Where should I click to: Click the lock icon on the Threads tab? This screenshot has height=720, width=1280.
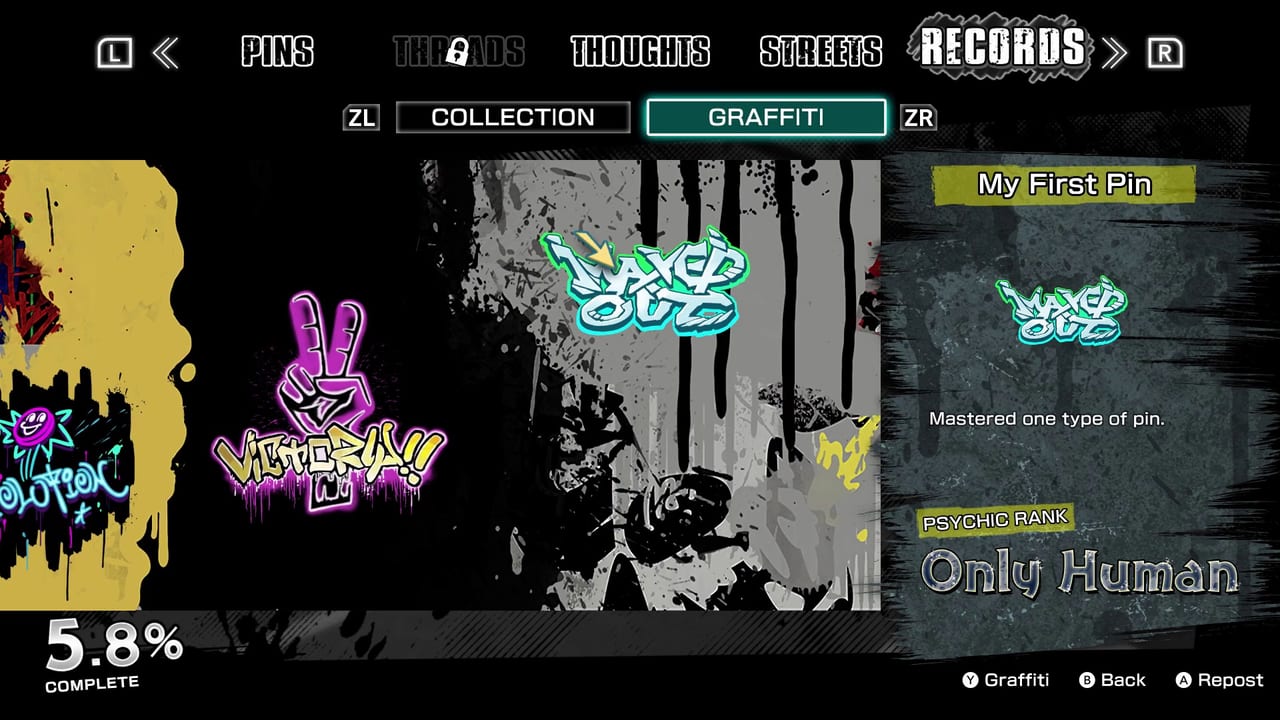tap(460, 52)
